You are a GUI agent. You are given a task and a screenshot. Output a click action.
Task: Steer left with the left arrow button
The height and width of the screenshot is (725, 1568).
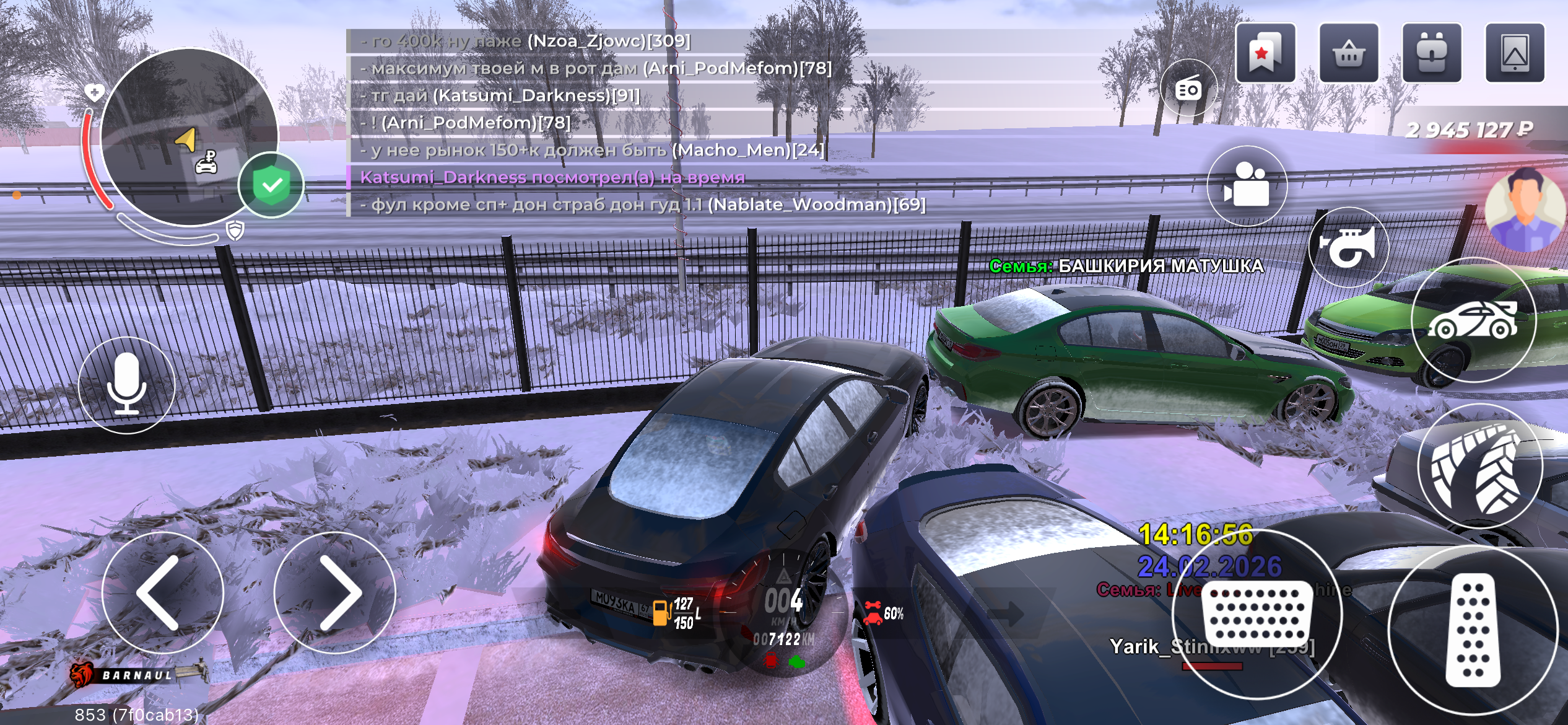coord(162,592)
